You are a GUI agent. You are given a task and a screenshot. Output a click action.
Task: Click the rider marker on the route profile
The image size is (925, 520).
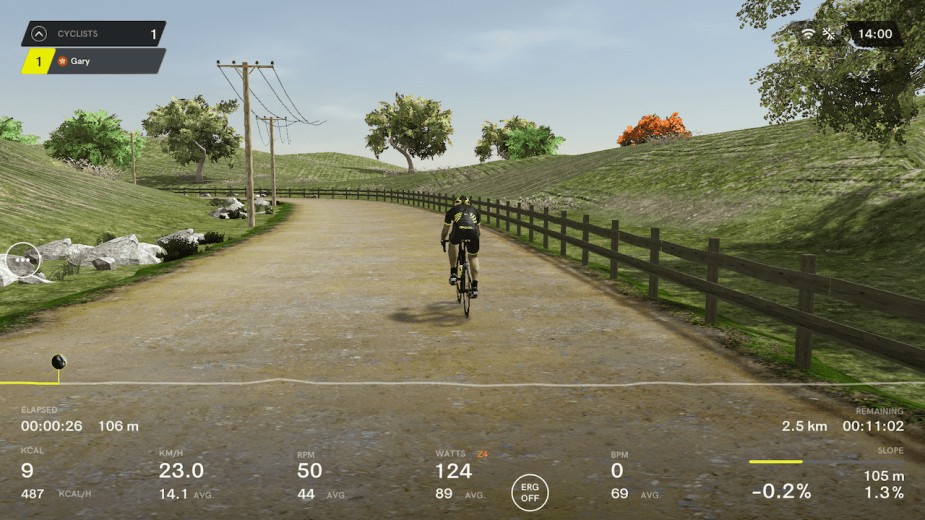click(58, 362)
